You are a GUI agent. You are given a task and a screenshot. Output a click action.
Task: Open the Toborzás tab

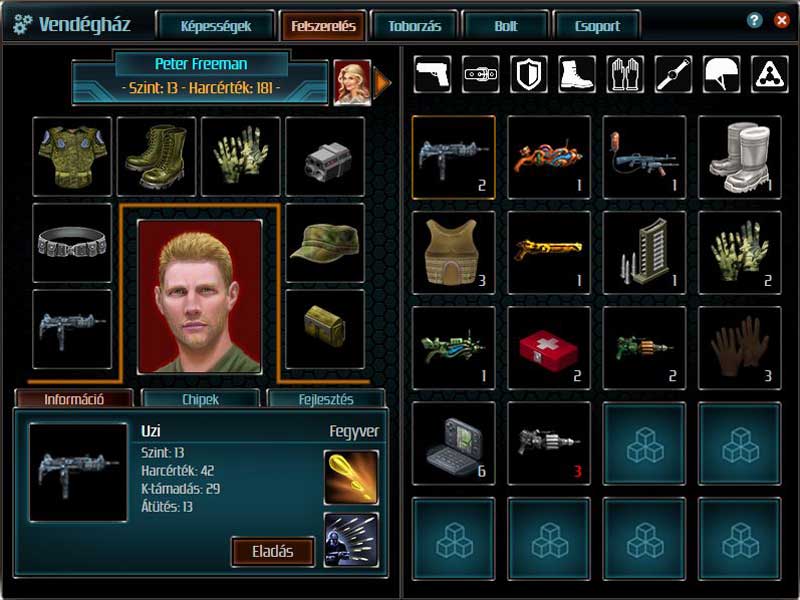pos(413,26)
